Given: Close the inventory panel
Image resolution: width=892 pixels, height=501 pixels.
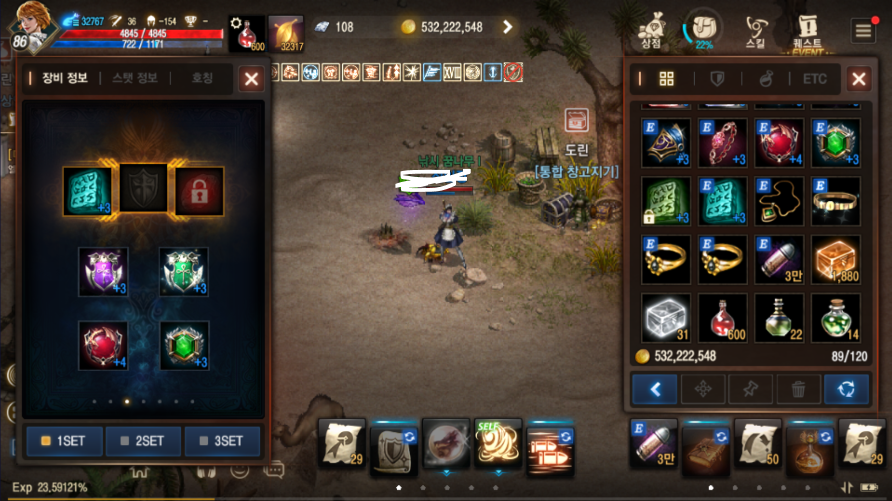Looking at the screenshot, I should 858,79.
